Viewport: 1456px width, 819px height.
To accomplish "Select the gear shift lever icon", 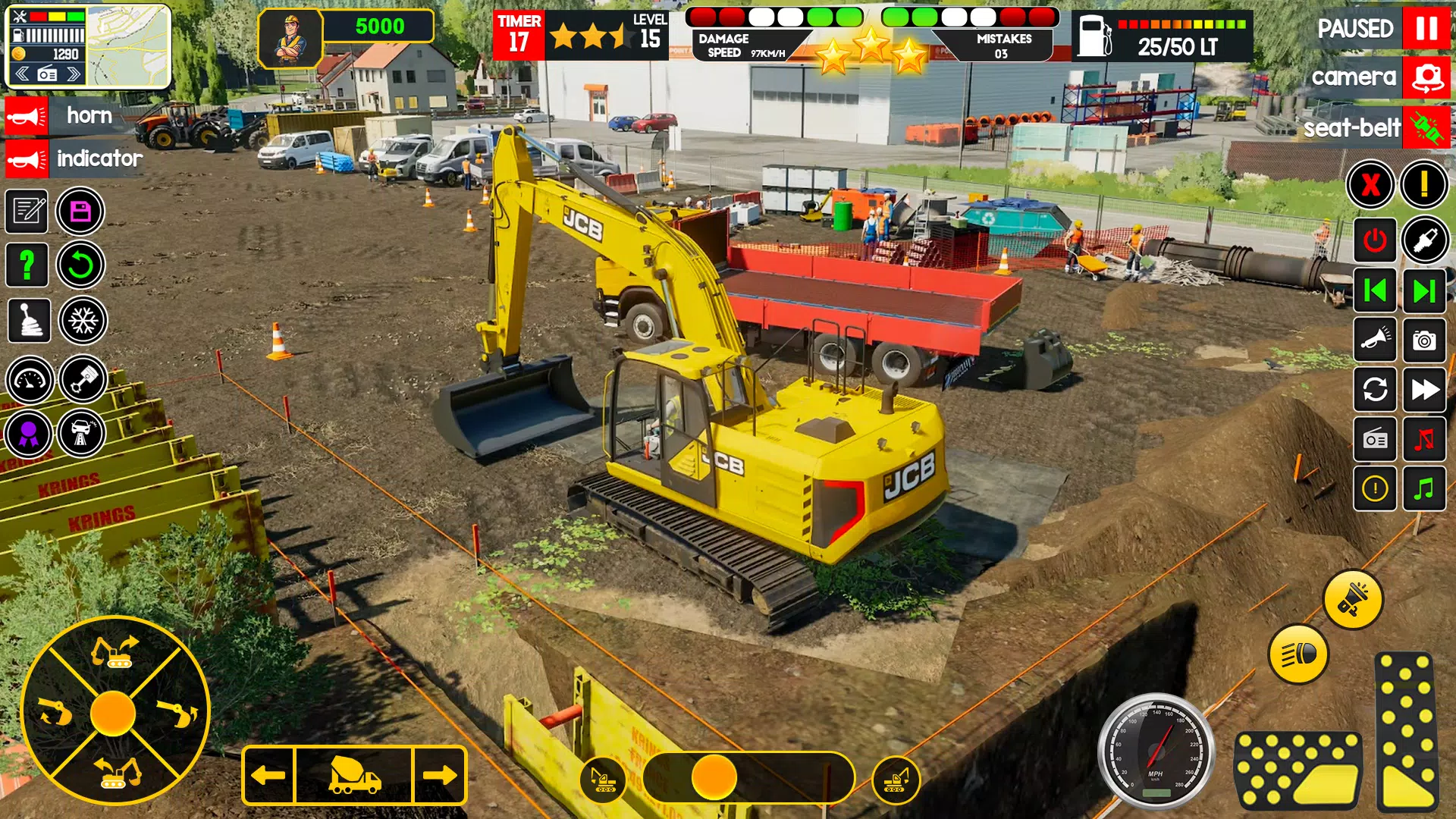I will coord(28,321).
